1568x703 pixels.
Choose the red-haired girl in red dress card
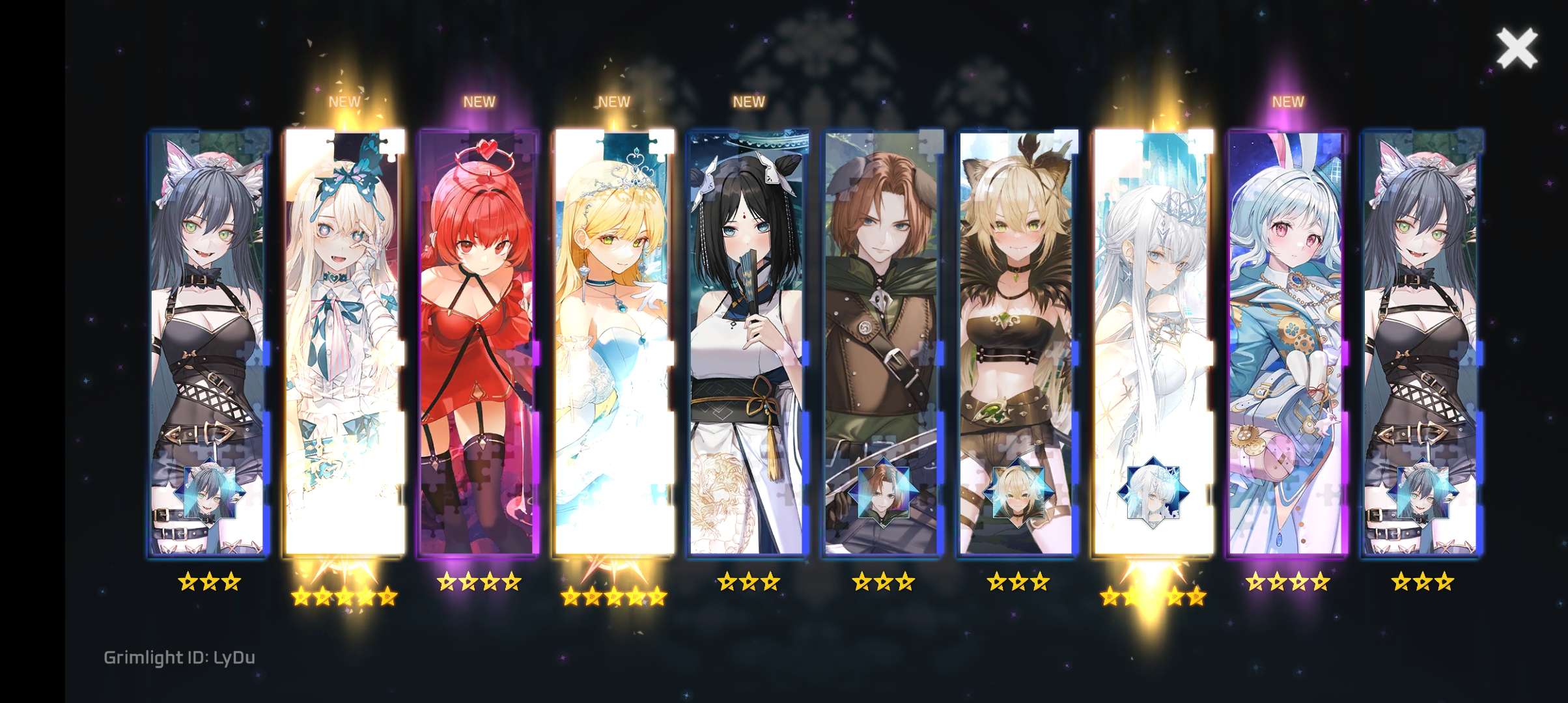click(479, 342)
